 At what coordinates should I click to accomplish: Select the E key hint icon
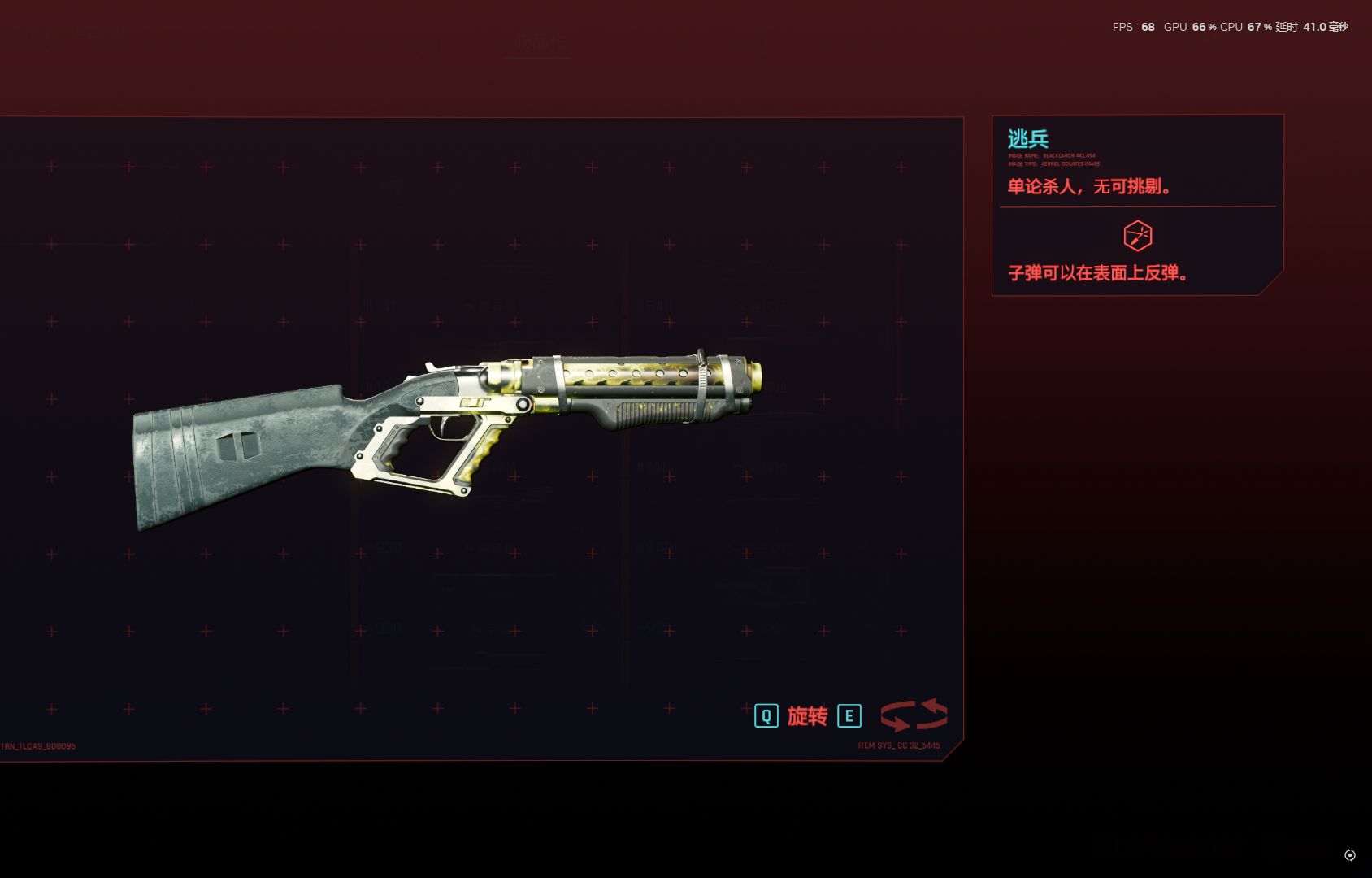pos(849,716)
